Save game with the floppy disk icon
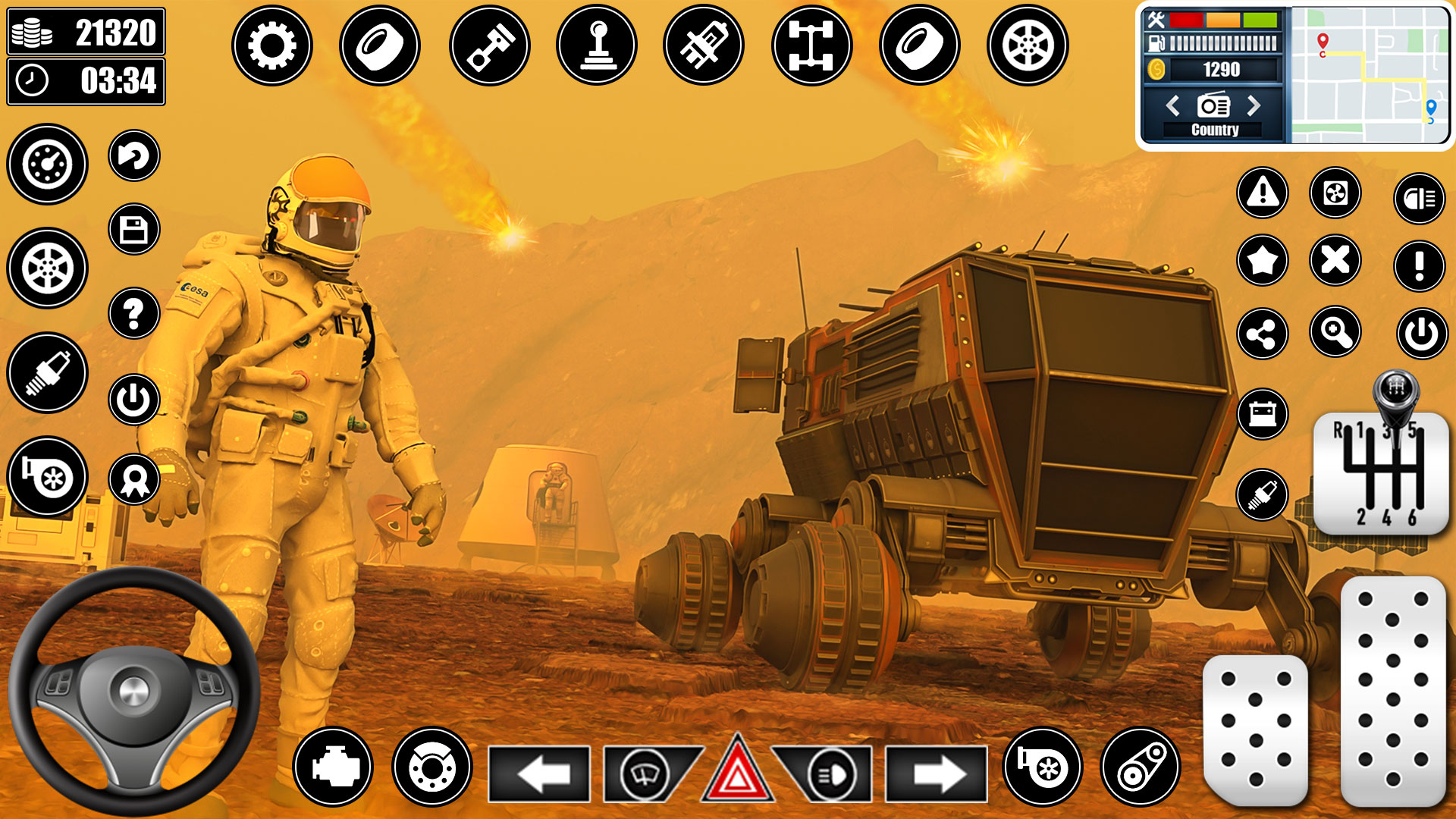The height and width of the screenshot is (819, 1456). coord(134,229)
